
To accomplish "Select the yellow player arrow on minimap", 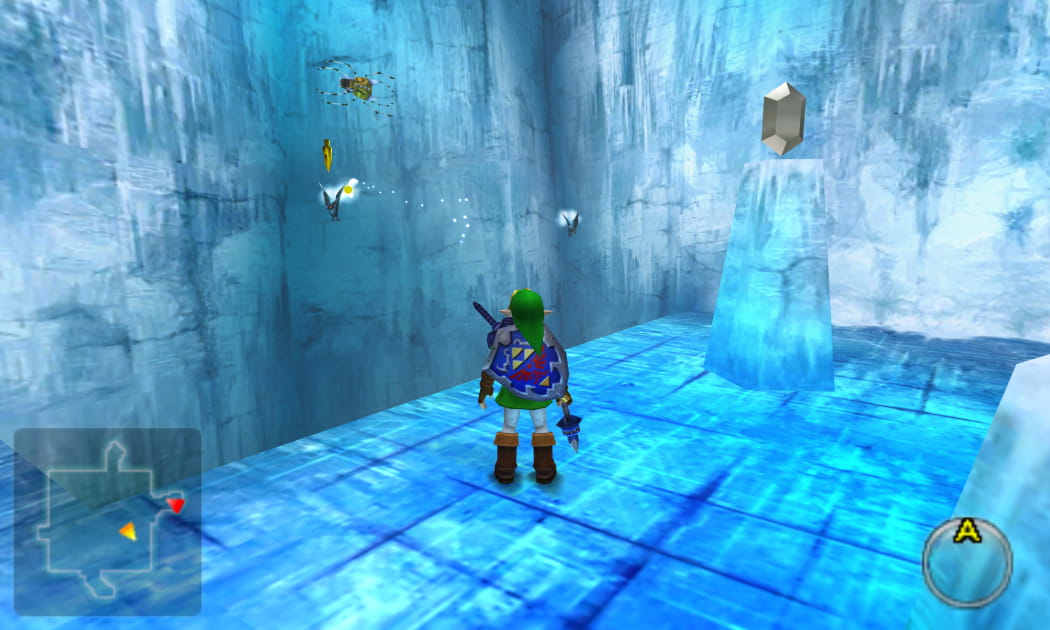I will 128,531.
